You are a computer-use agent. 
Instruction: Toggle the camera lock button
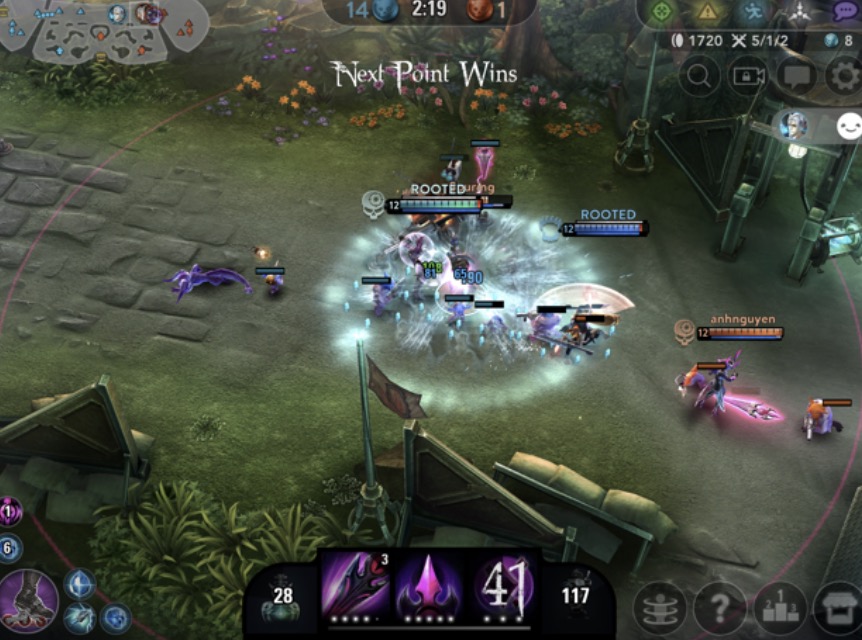click(x=747, y=76)
